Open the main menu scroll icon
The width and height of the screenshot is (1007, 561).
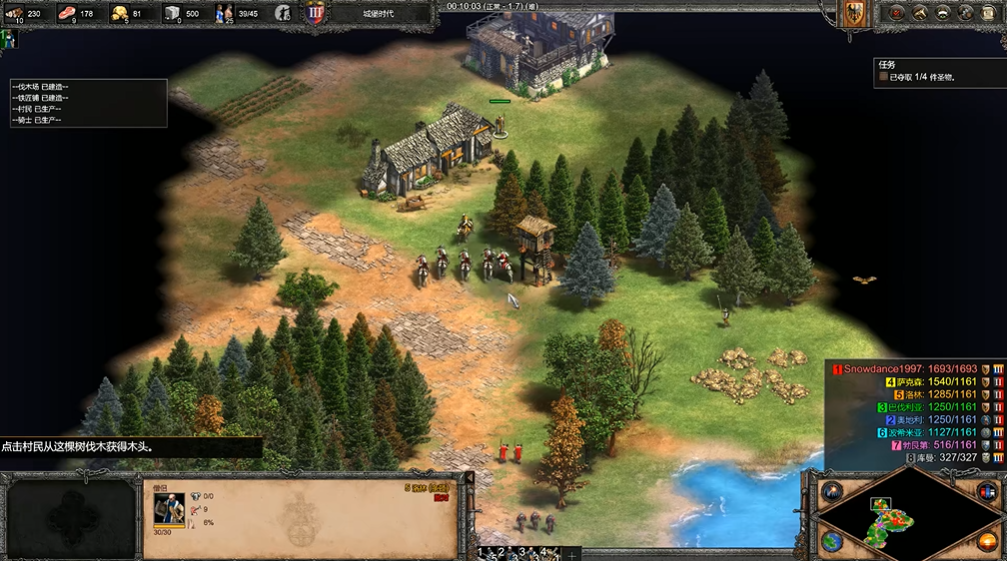(x=988, y=13)
